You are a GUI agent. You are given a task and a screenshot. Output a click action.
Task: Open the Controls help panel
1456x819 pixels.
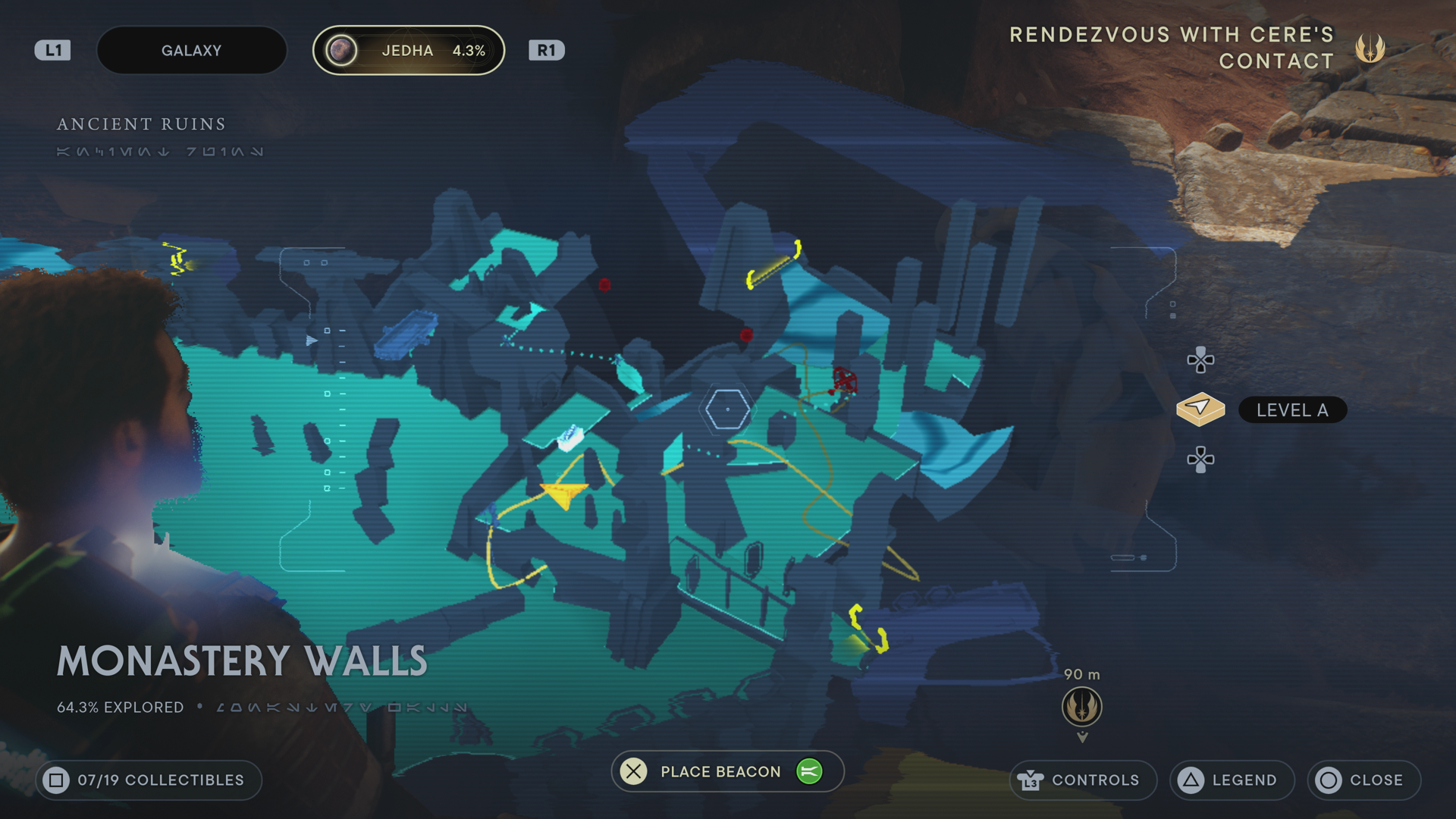tap(1082, 780)
